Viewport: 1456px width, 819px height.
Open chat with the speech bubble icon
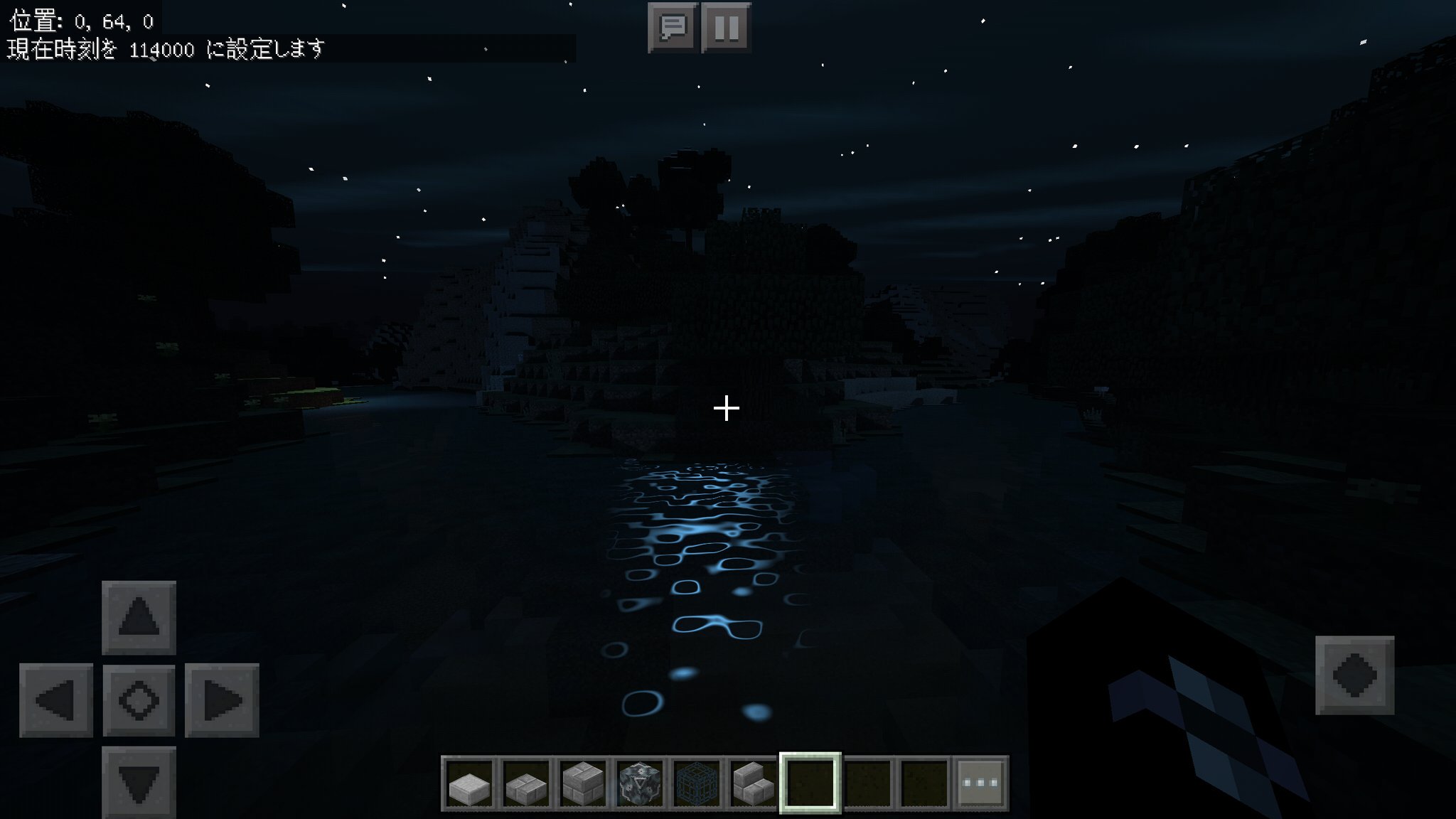click(x=672, y=28)
